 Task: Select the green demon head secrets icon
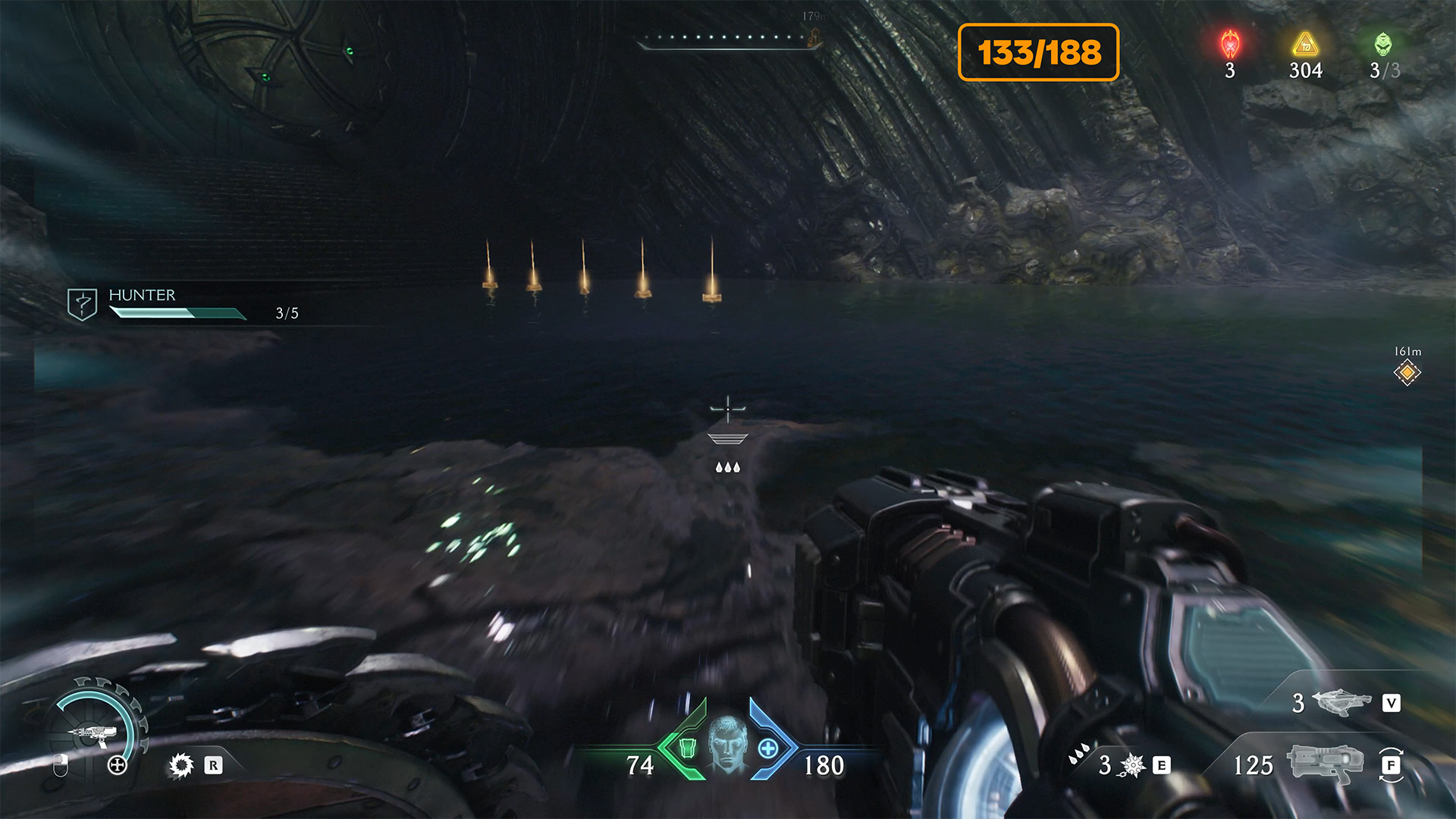[x=1383, y=45]
